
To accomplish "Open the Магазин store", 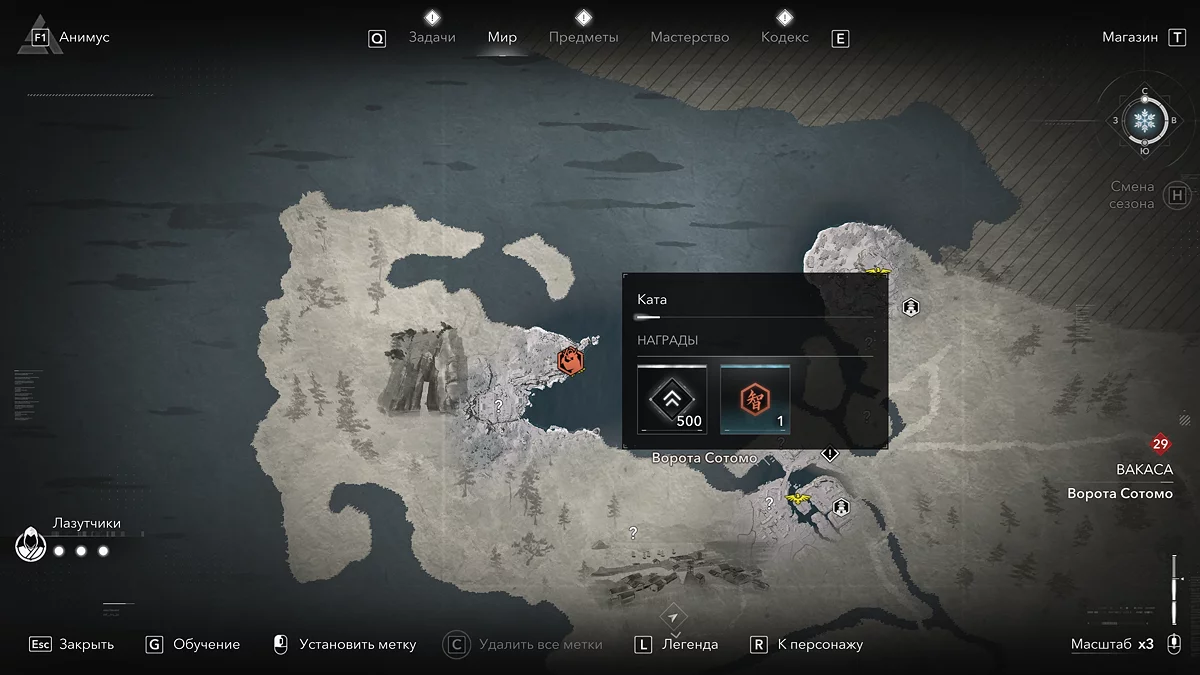I will (1130, 37).
